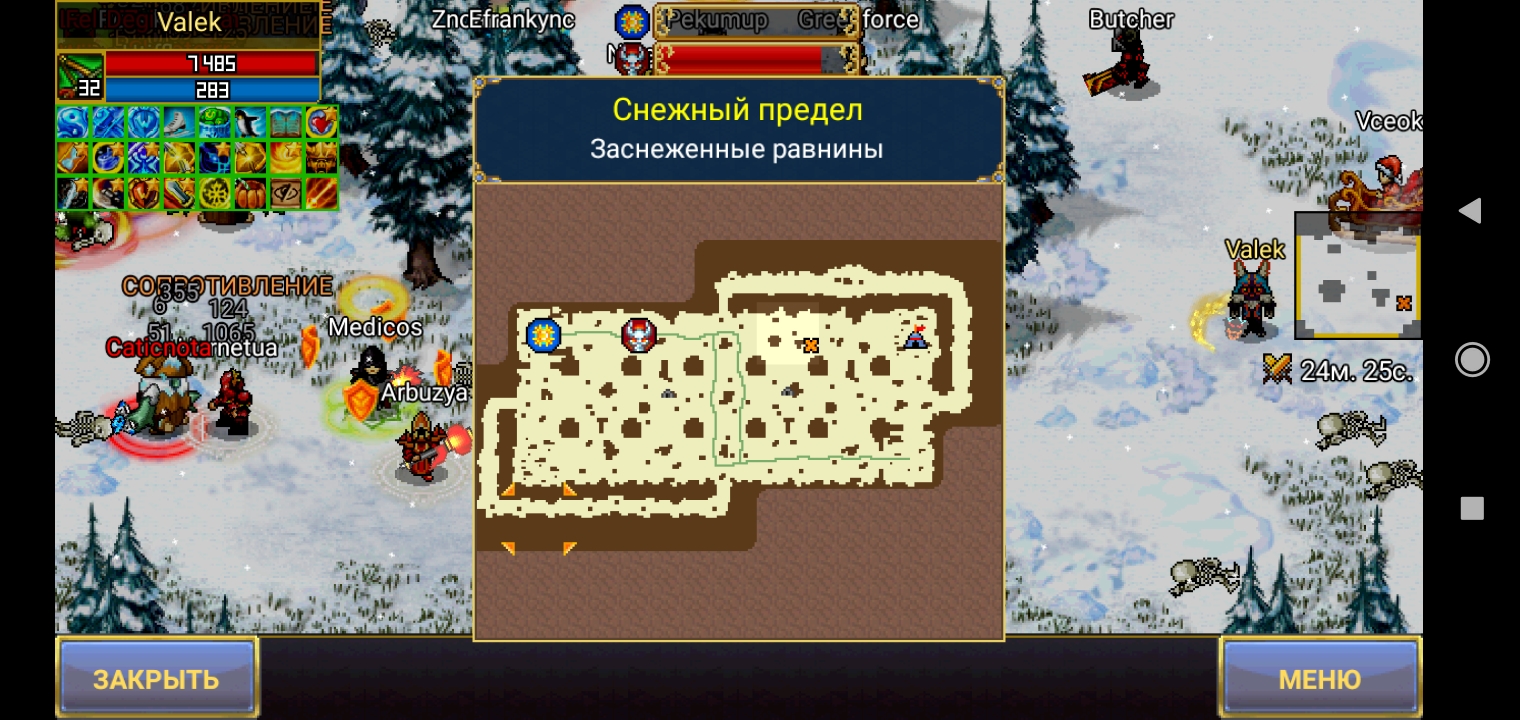Click Valek's crossbow class portrait

(80, 76)
